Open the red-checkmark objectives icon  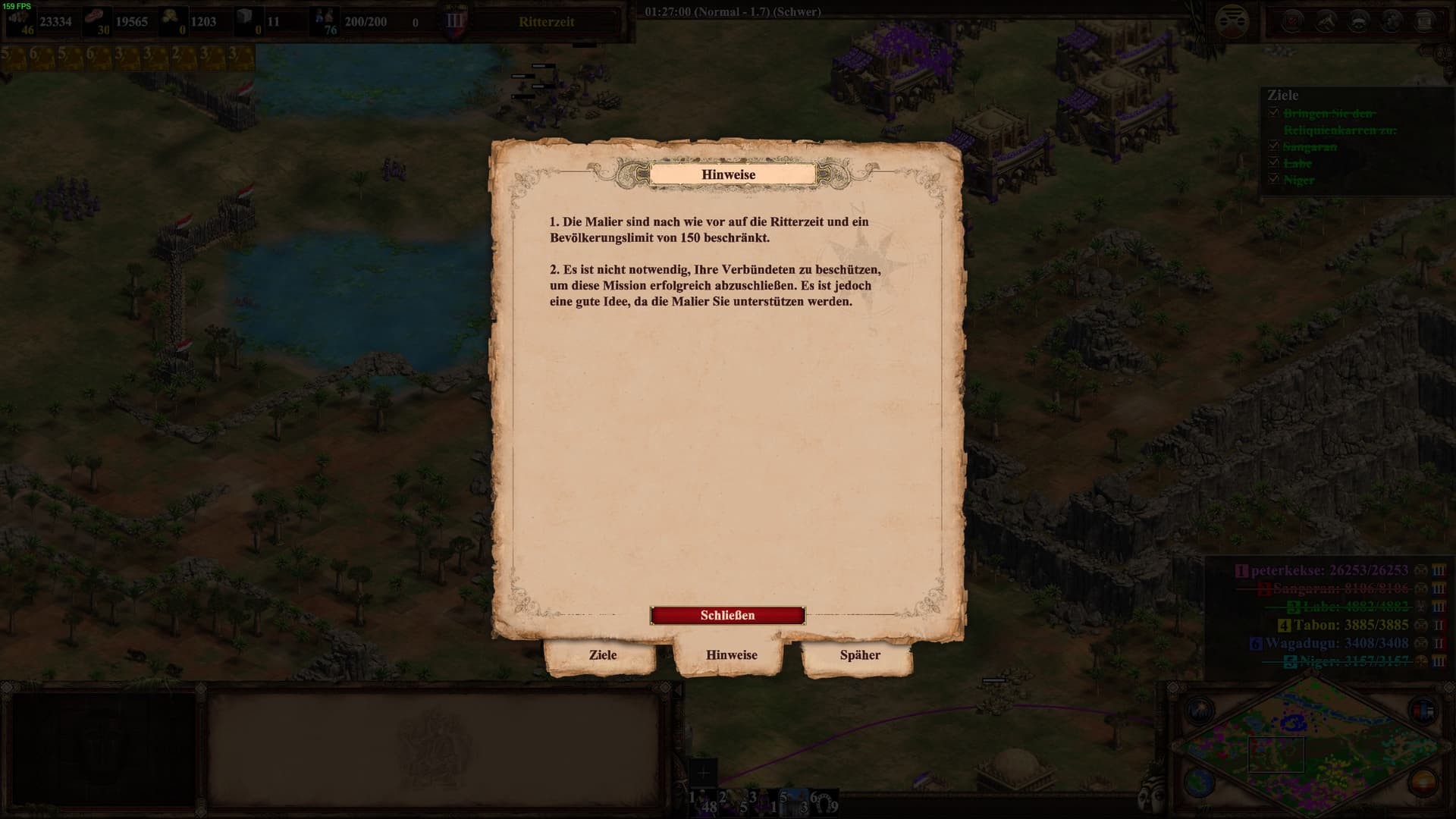(x=1291, y=21)
